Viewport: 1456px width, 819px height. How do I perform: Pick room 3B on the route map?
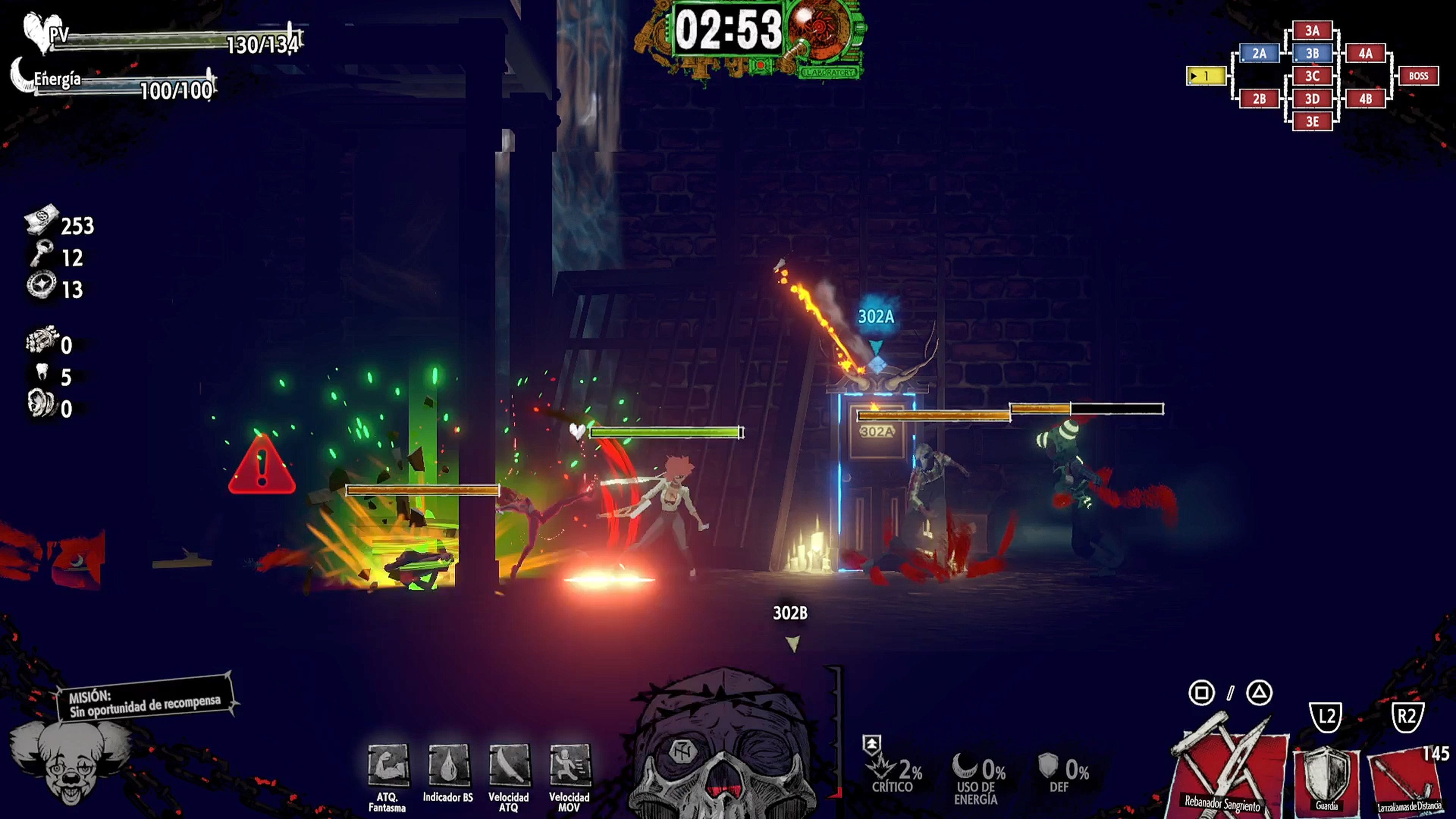[x=1312, y=53]
